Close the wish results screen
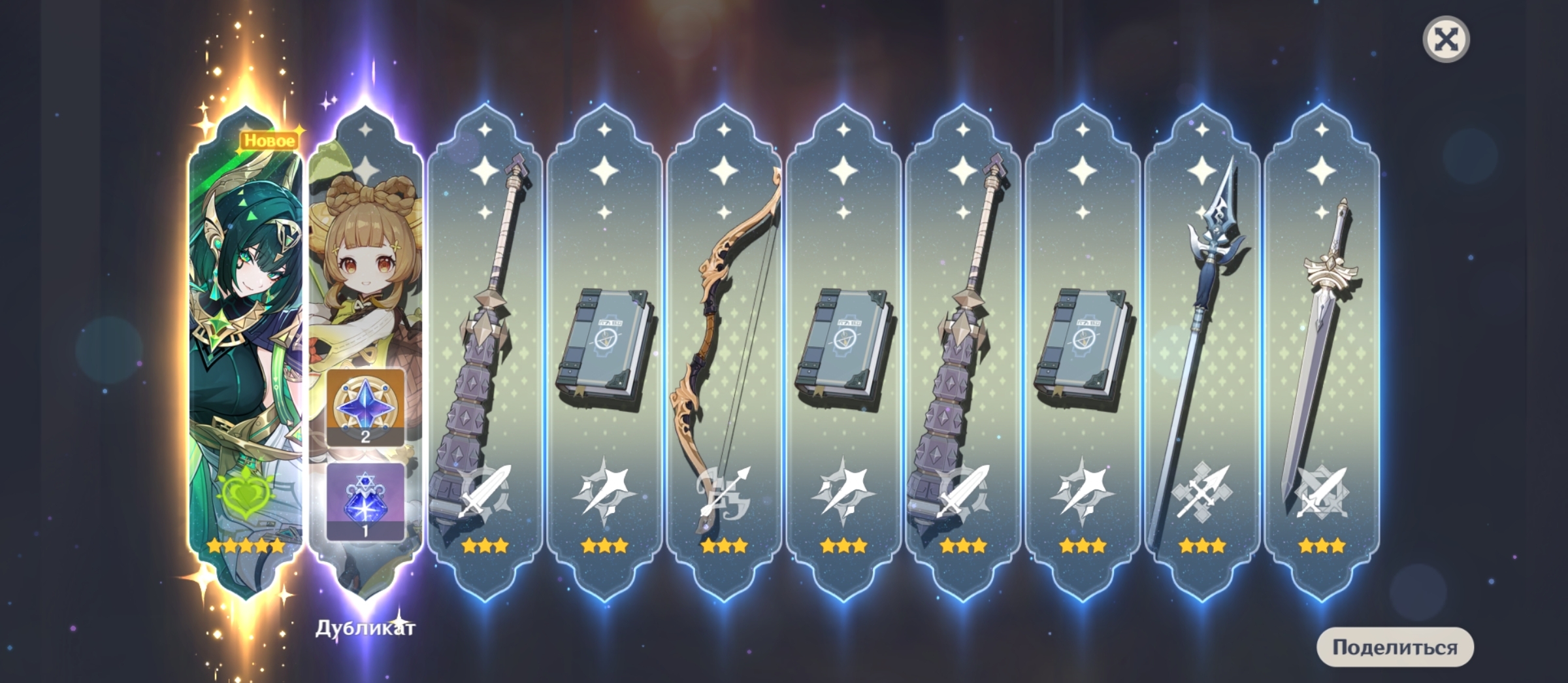This screenshot has width=1568, height=683. pyautogui.click(x=1446, y=40)
